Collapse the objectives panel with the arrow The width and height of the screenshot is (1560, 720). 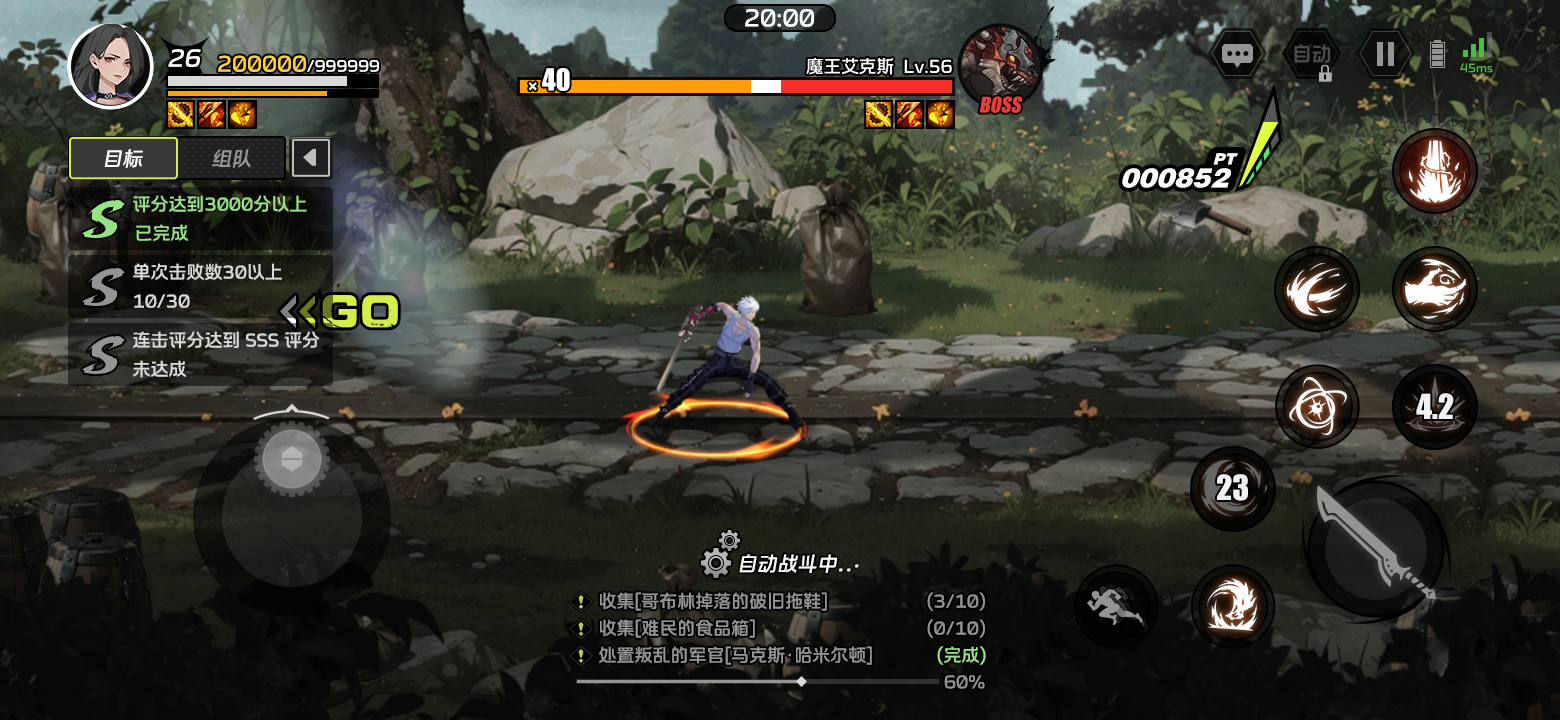tap(310, 158)
